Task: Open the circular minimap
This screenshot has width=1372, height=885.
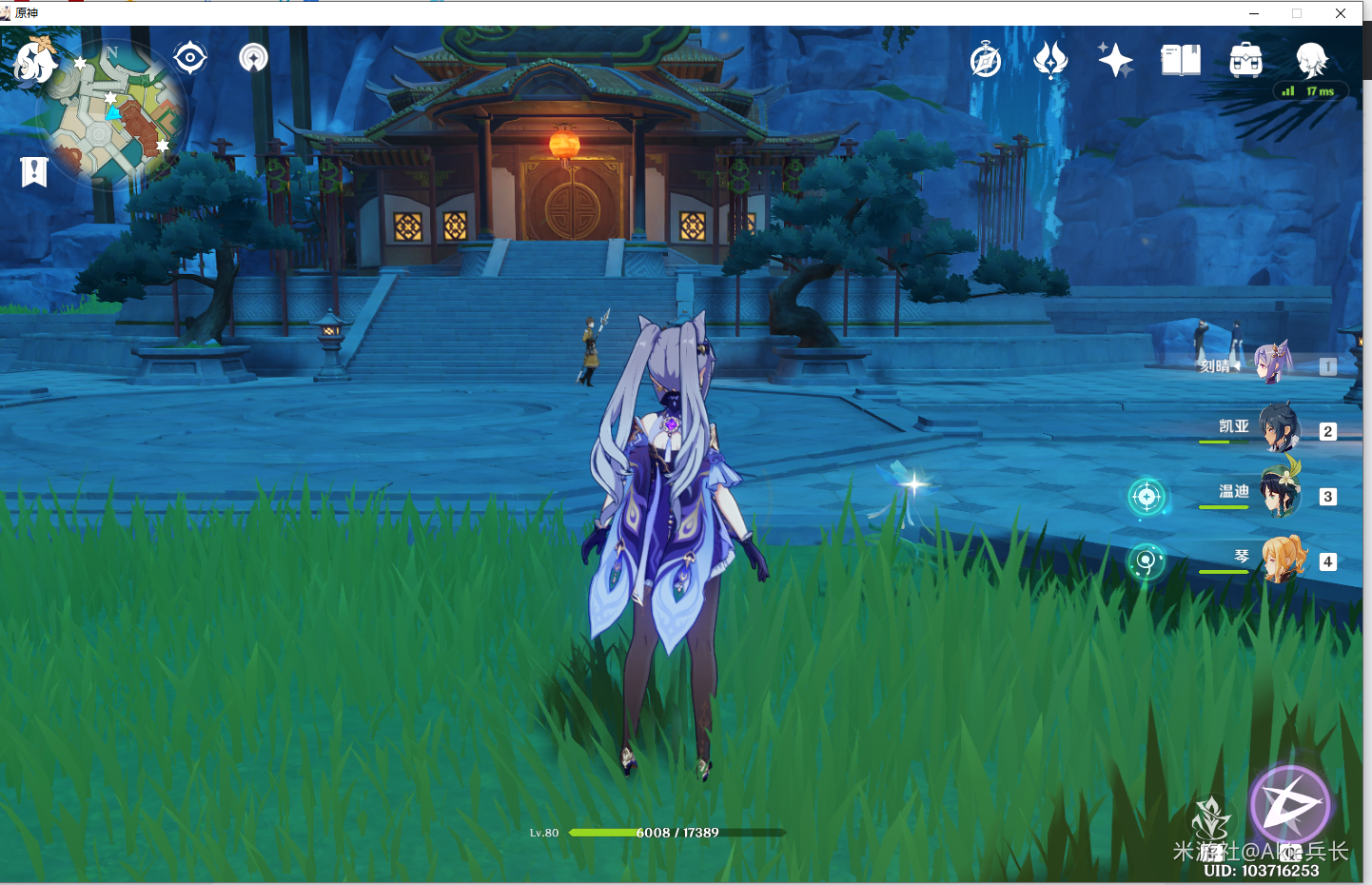Action: click(x=112, y=114)
